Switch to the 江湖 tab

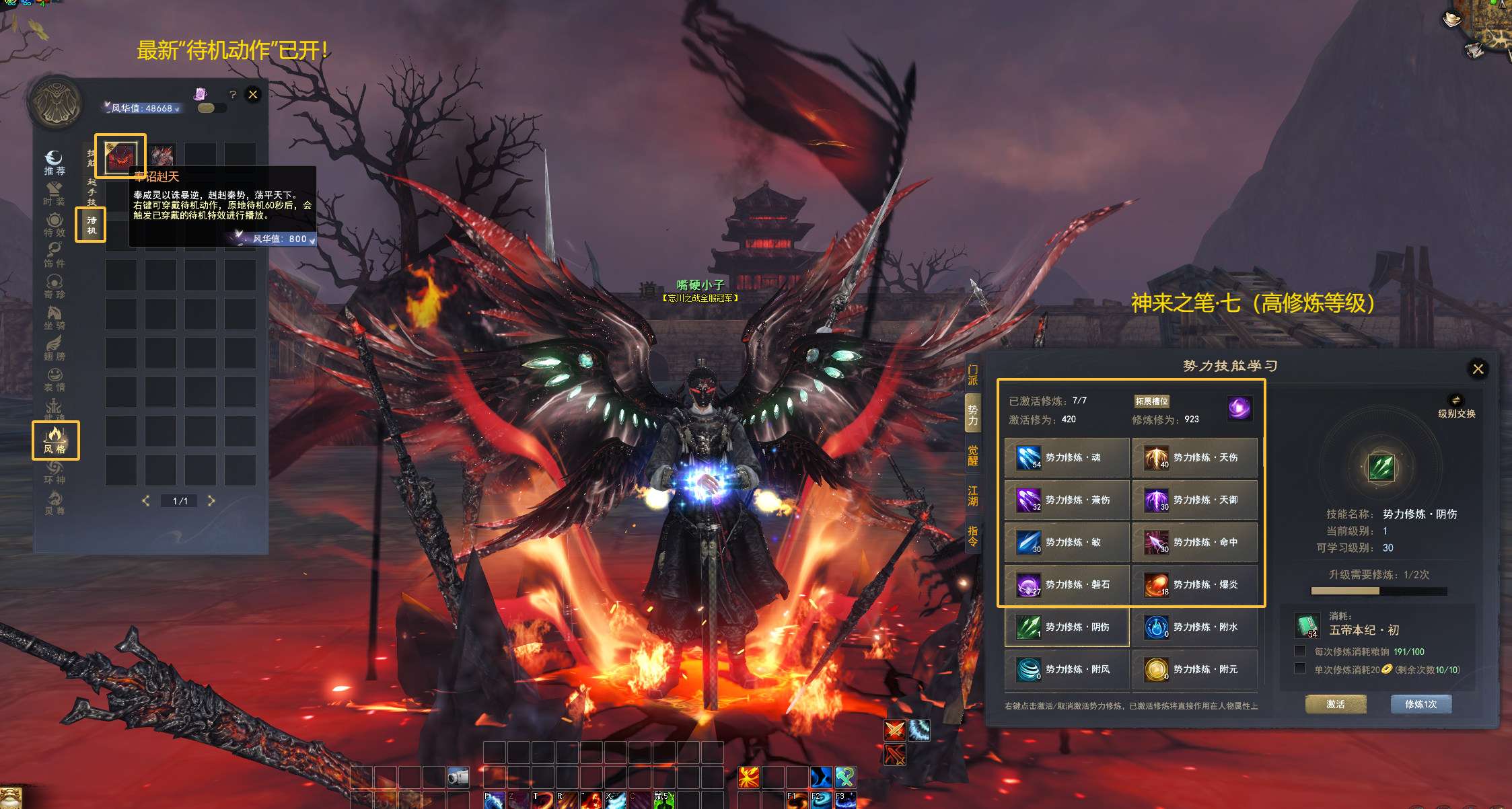[972, 496]
